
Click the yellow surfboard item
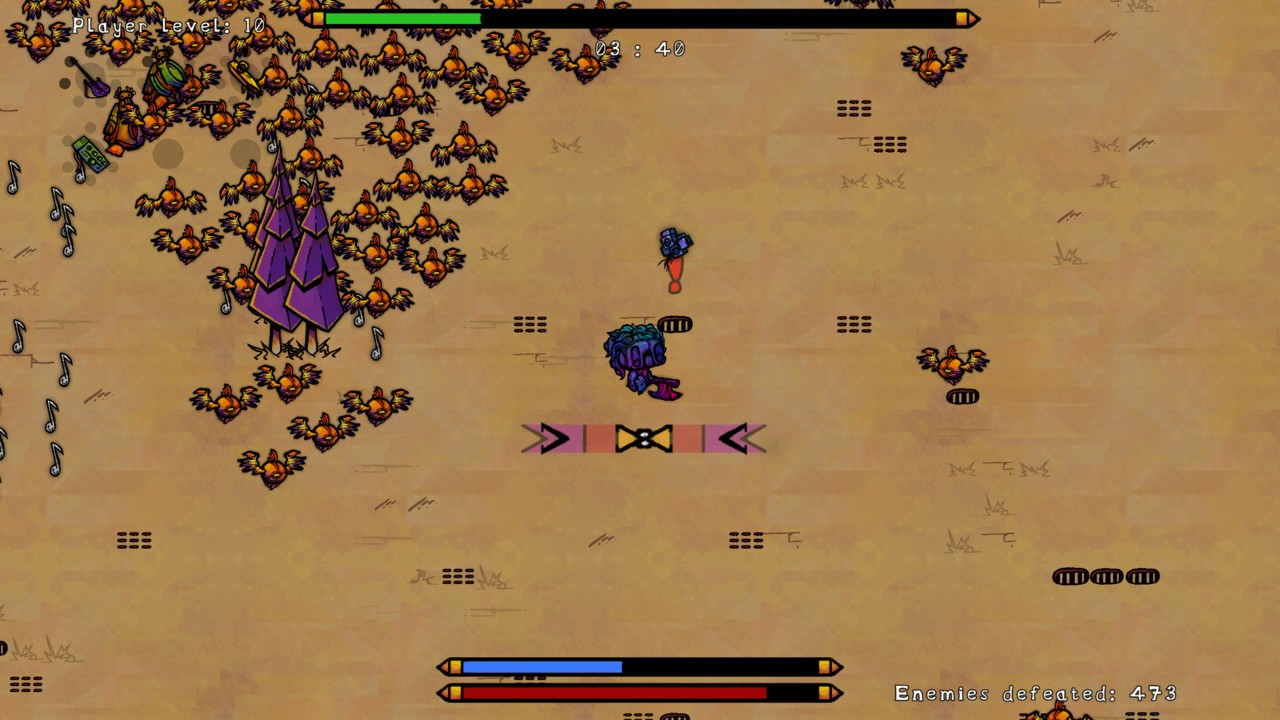tap(245, 74)
